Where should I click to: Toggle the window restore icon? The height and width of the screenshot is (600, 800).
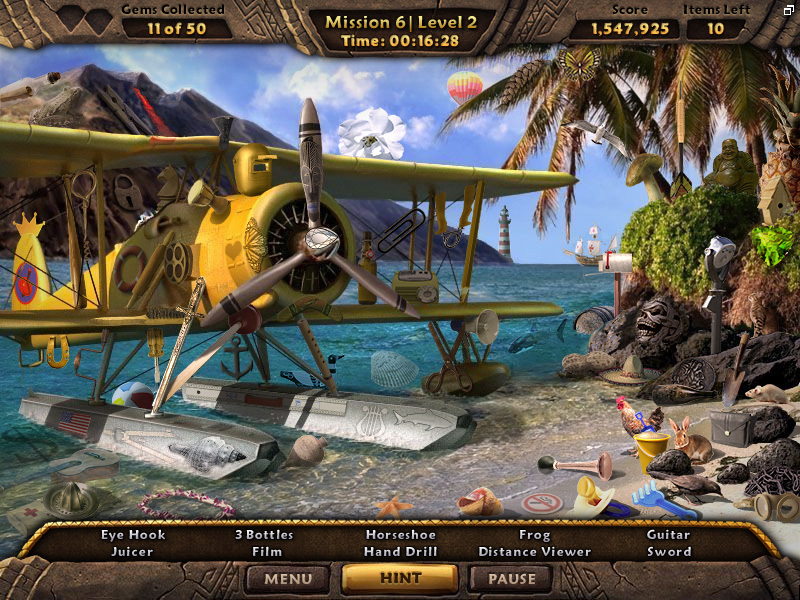tap(789, 9)
